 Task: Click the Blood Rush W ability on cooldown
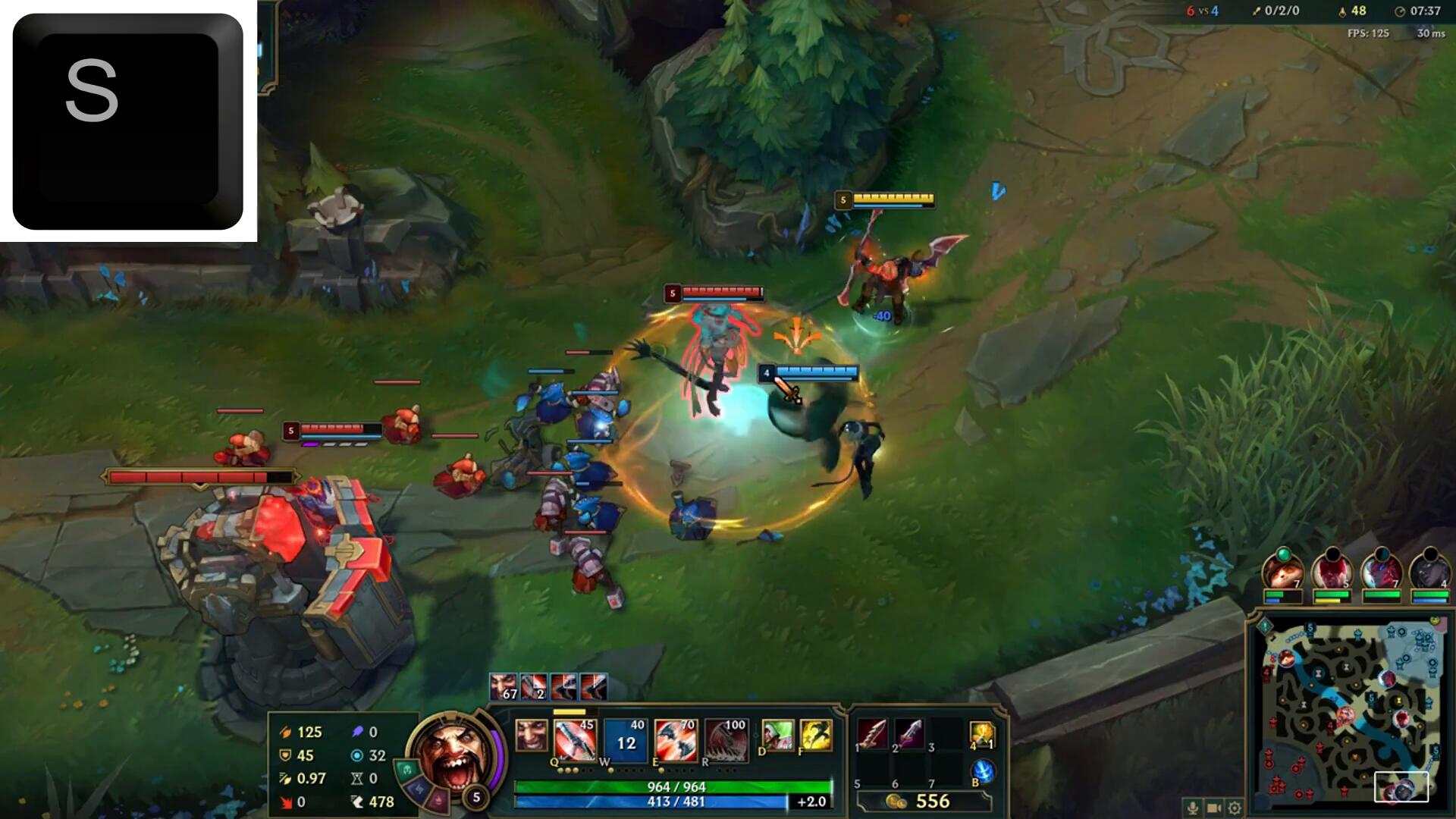pos(625,739)
